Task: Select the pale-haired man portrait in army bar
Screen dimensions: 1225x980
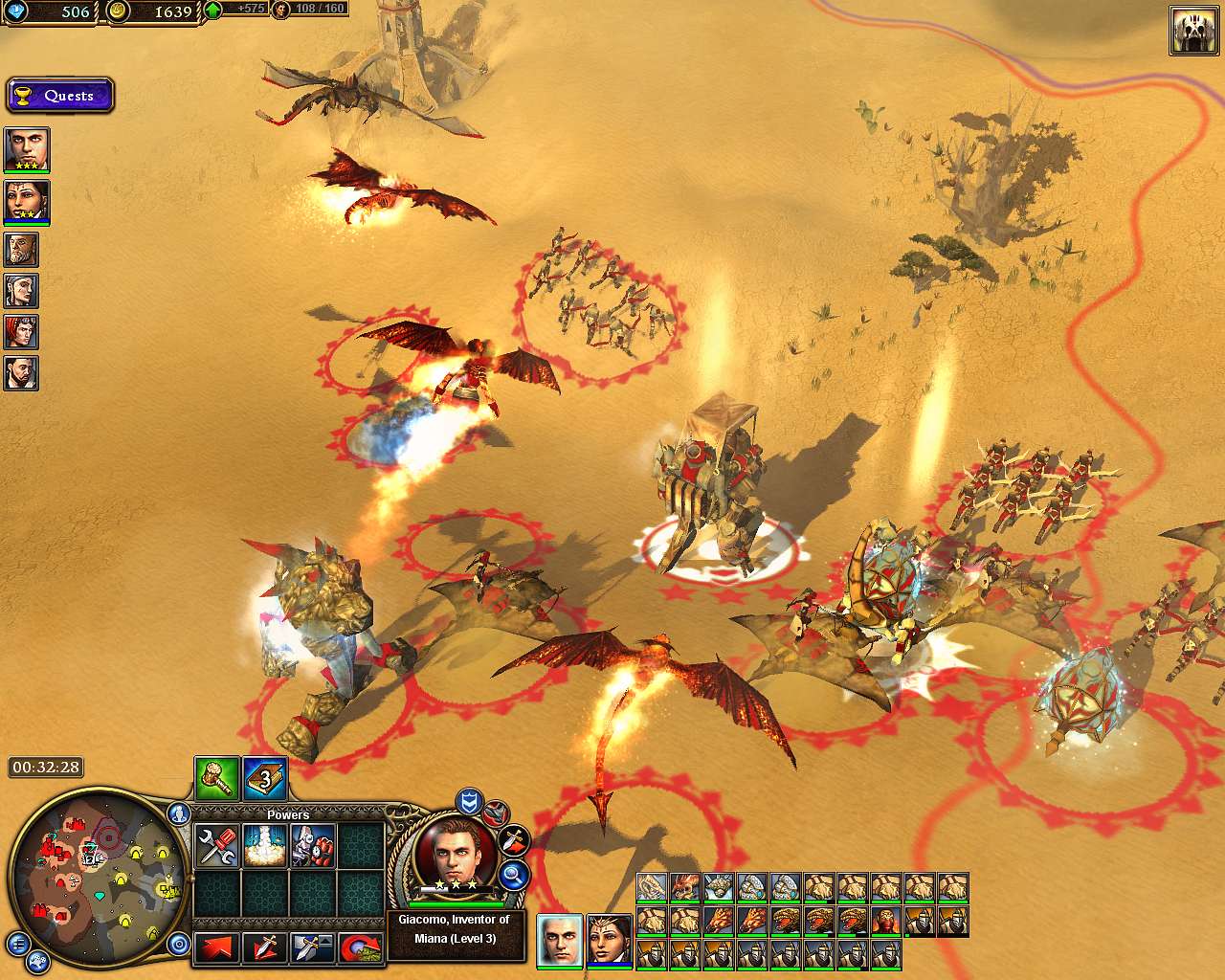Action: click(559, 939)
